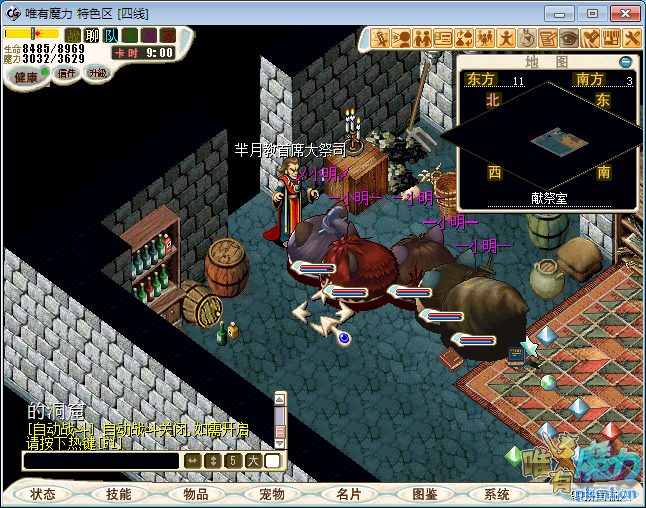Image resolution: width=646 pixels, height=508 pixels.
Task: Select the eye icon in top toolbar
Action: pos(568,38)
